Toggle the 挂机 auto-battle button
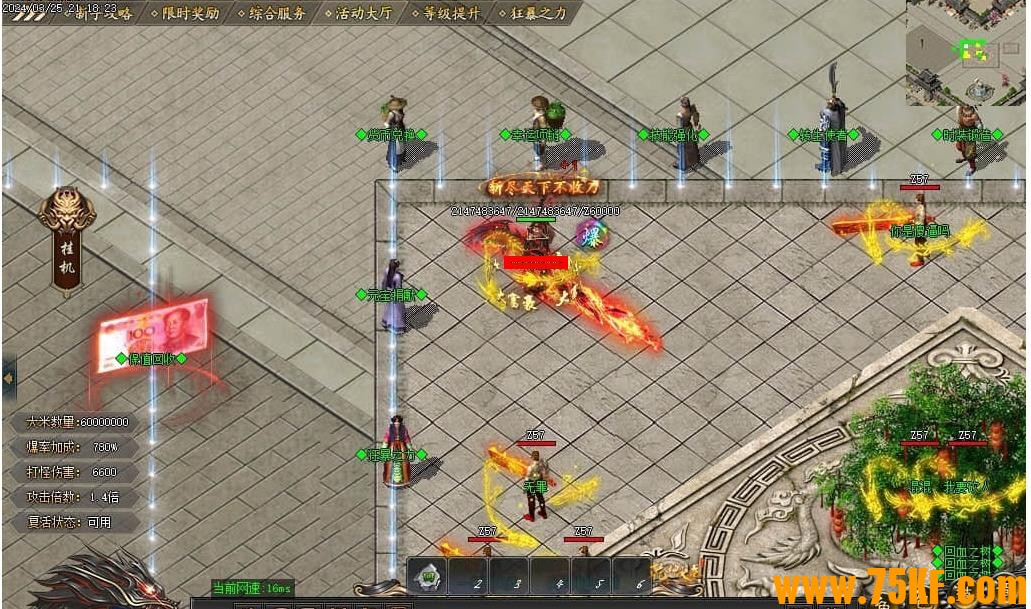The image size is (1031, 609). [67, 242]
